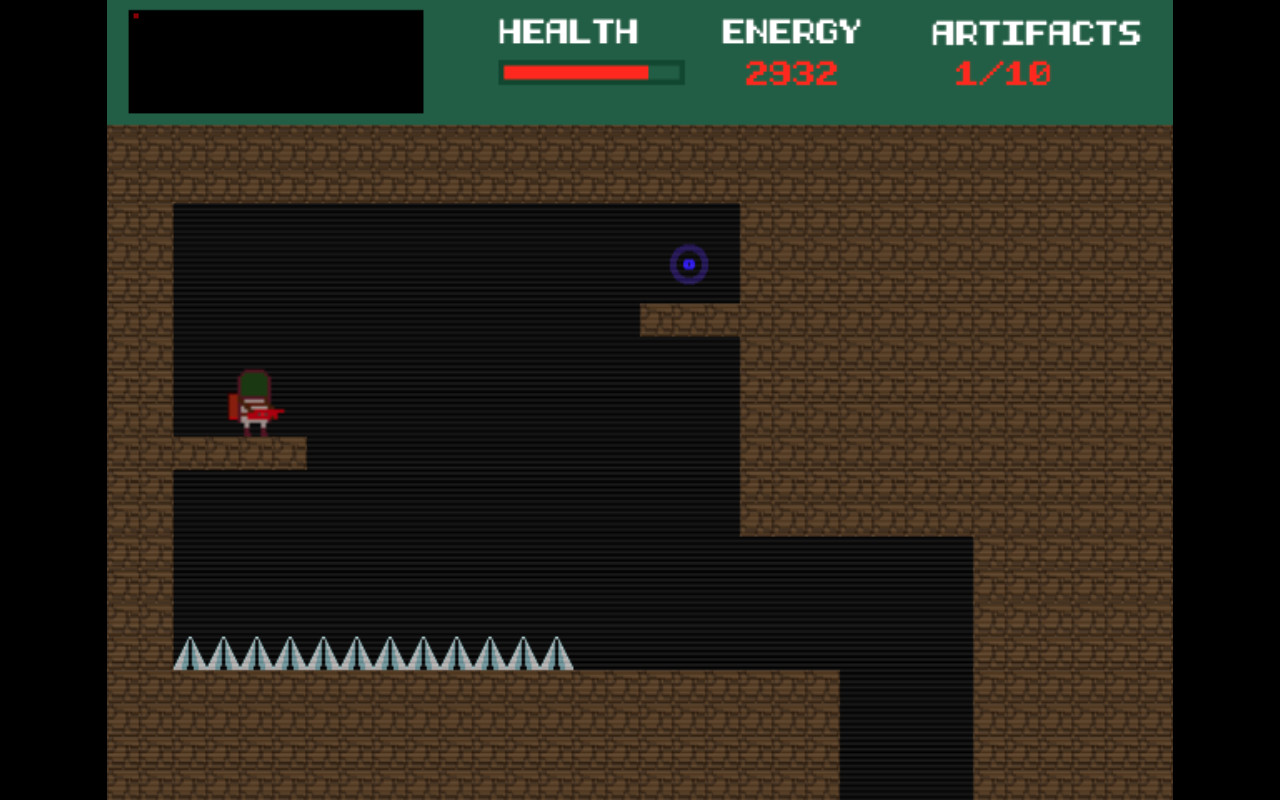
Task: Click the ENERGY label text
Action: pyautogui.click(x=792, y=31)
